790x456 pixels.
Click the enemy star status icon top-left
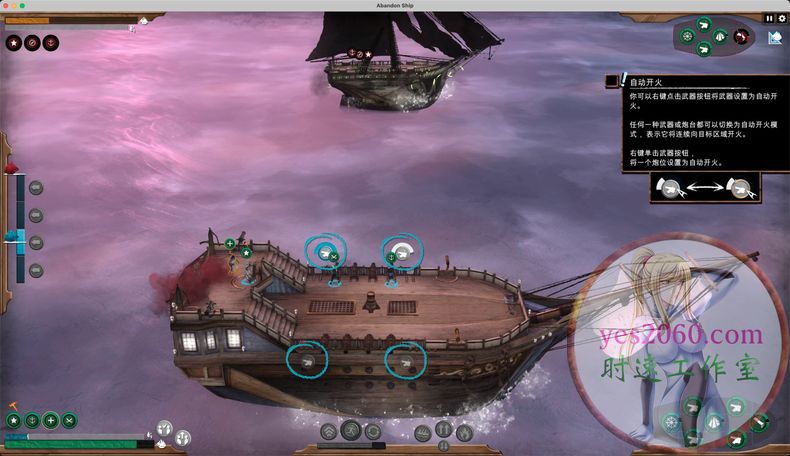click(x=14, y=43)
